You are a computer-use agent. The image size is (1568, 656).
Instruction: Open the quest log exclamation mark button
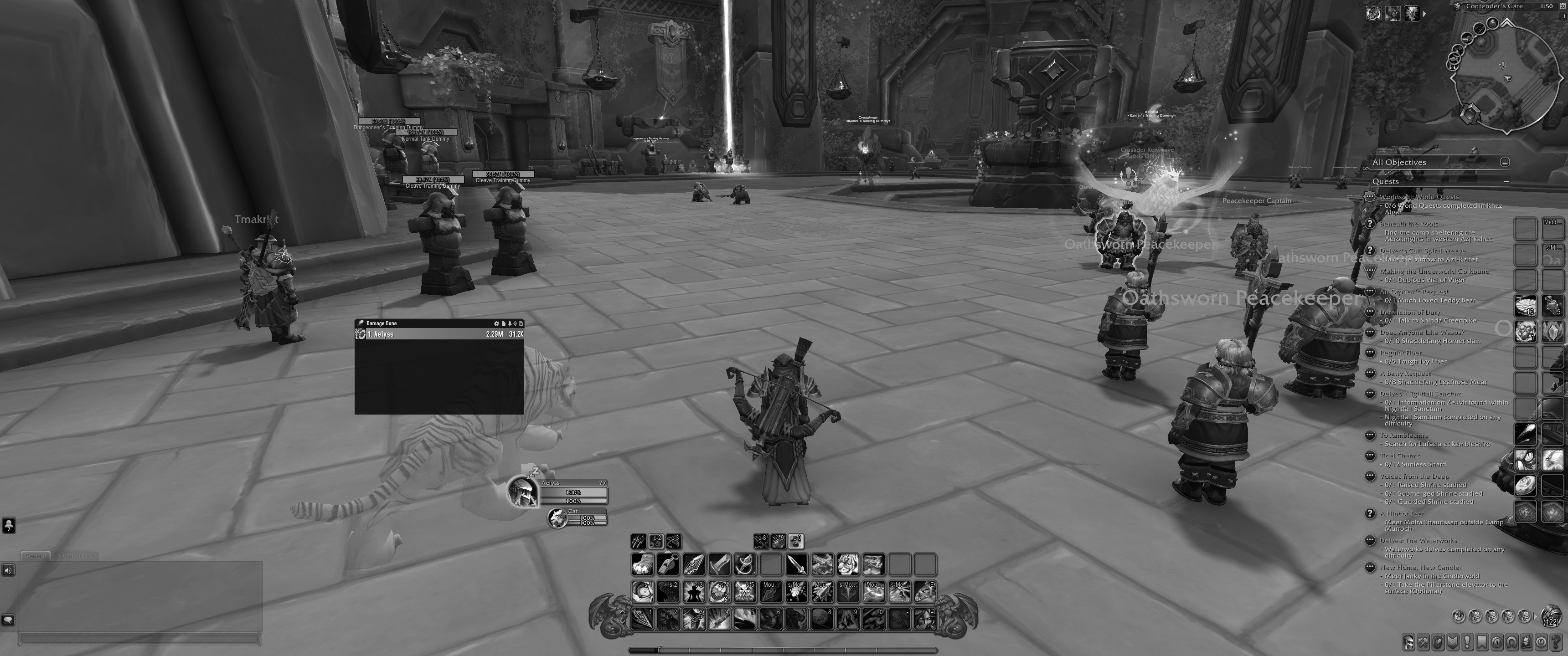[1468, 643]
